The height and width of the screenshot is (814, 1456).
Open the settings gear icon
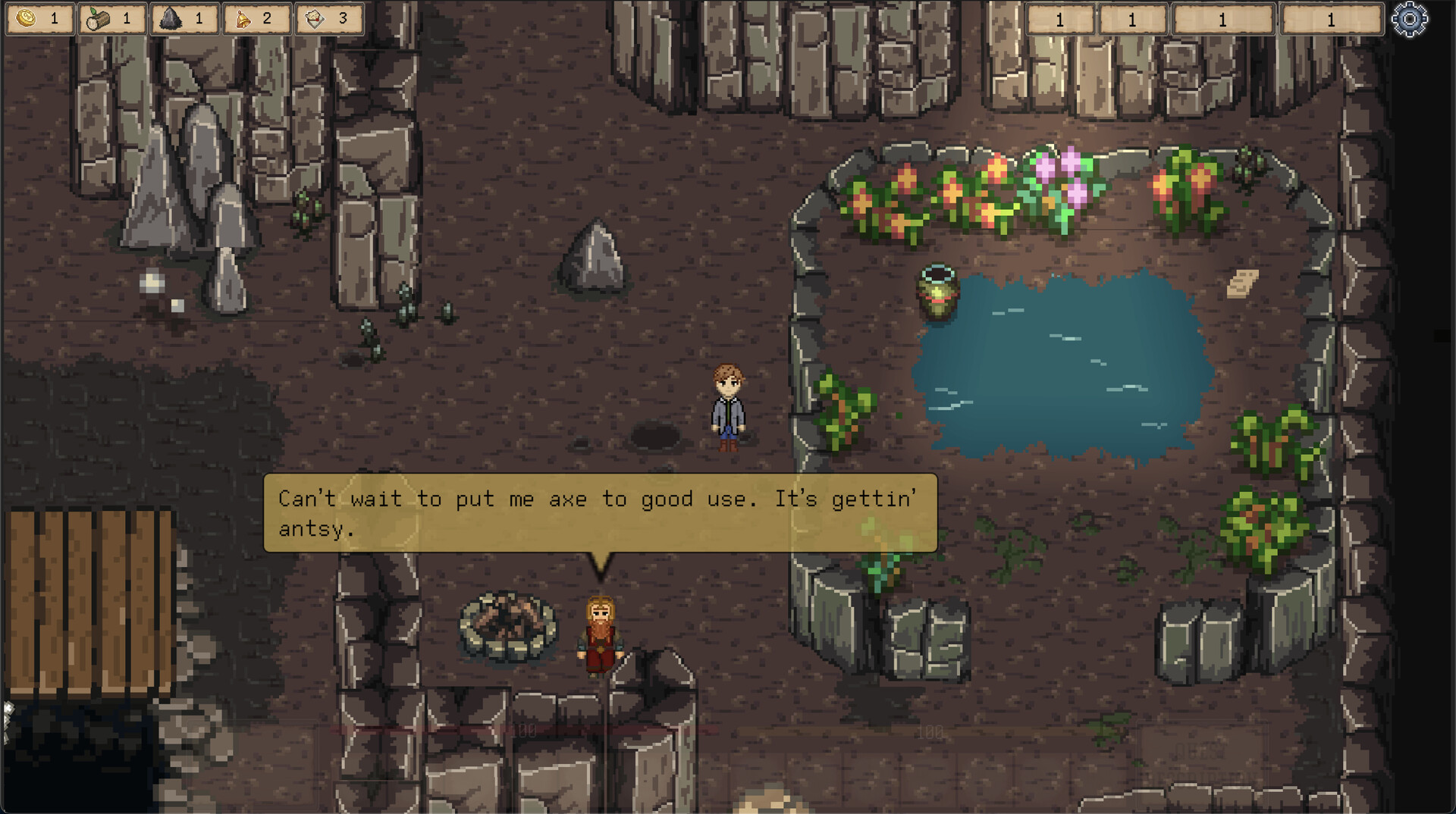[x=1410, y=19]
